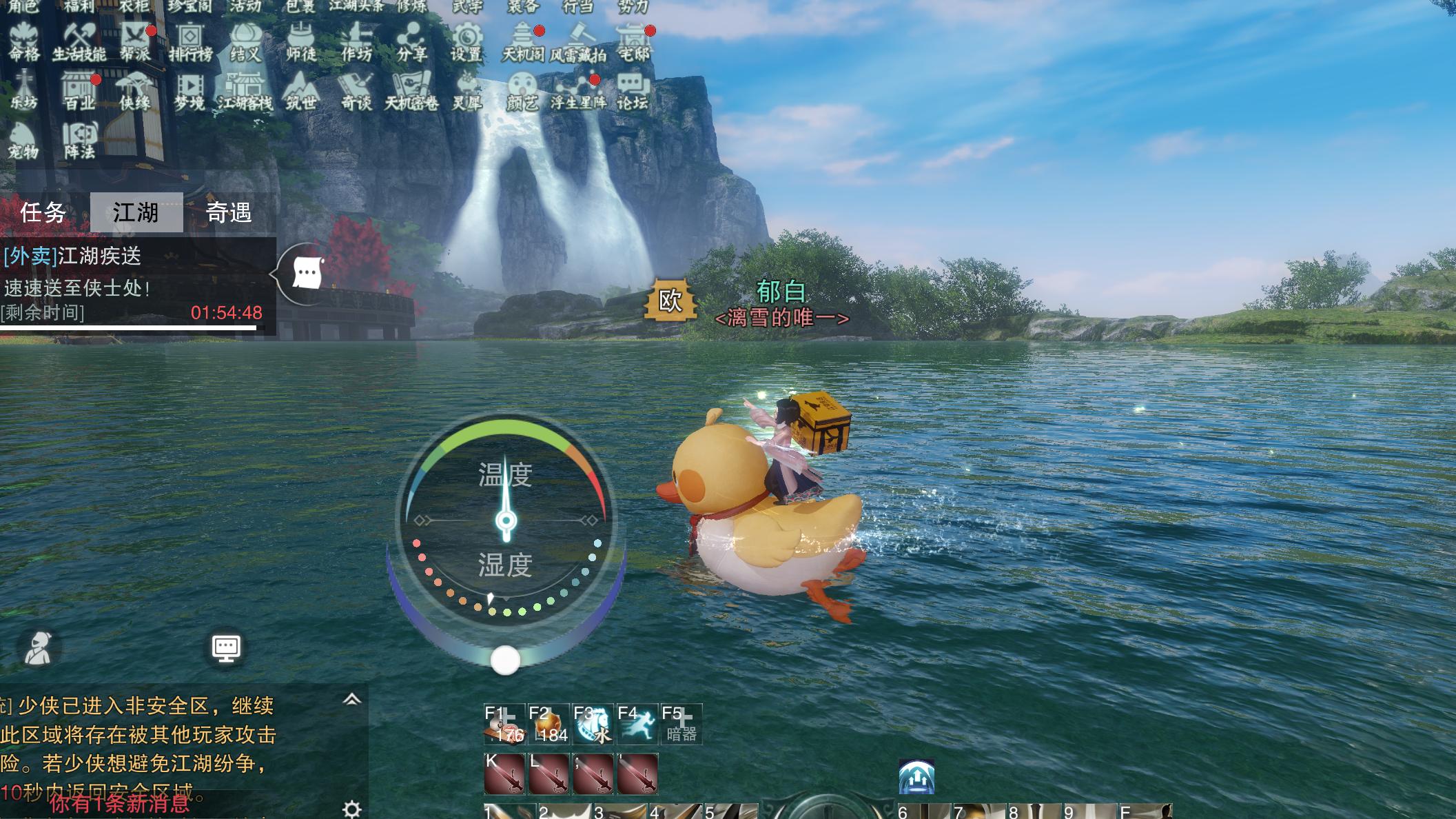Open the 设置 settings gear menu

coord(466,41)
